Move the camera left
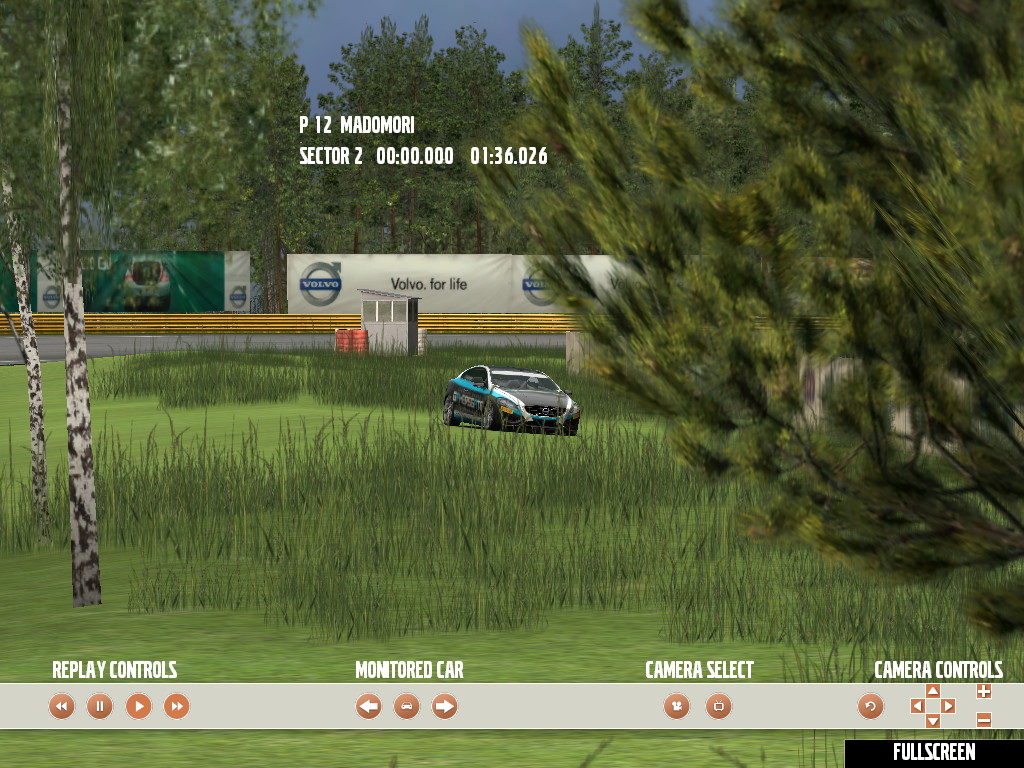Image resolution: width=1024 pixels, height=768 pixels. point(917,707)
